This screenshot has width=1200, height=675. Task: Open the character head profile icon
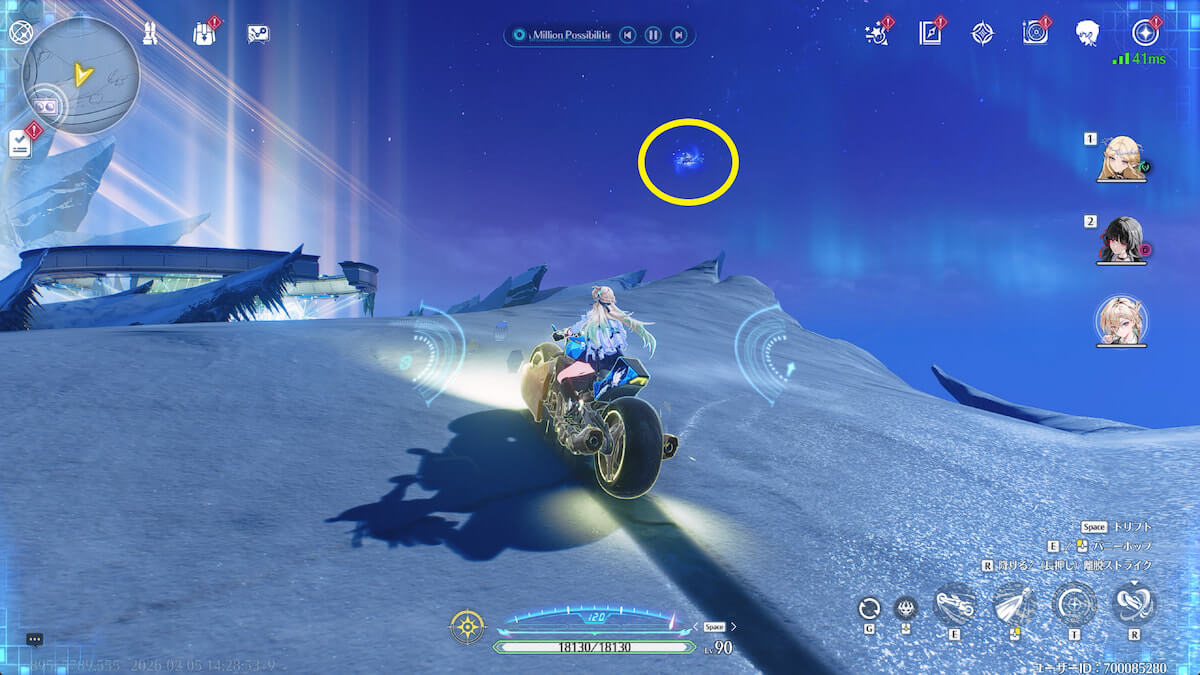click(x=1088, y=33)
